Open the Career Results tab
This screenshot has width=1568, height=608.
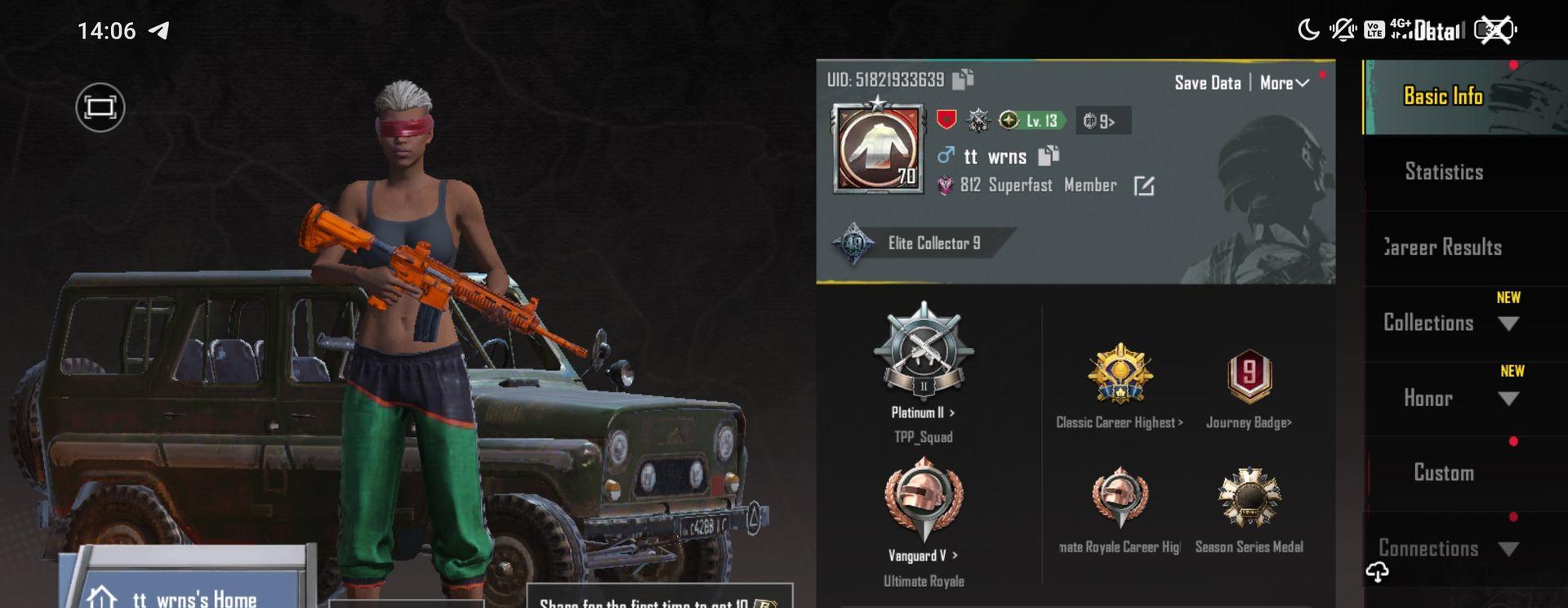pos(1443,247)
